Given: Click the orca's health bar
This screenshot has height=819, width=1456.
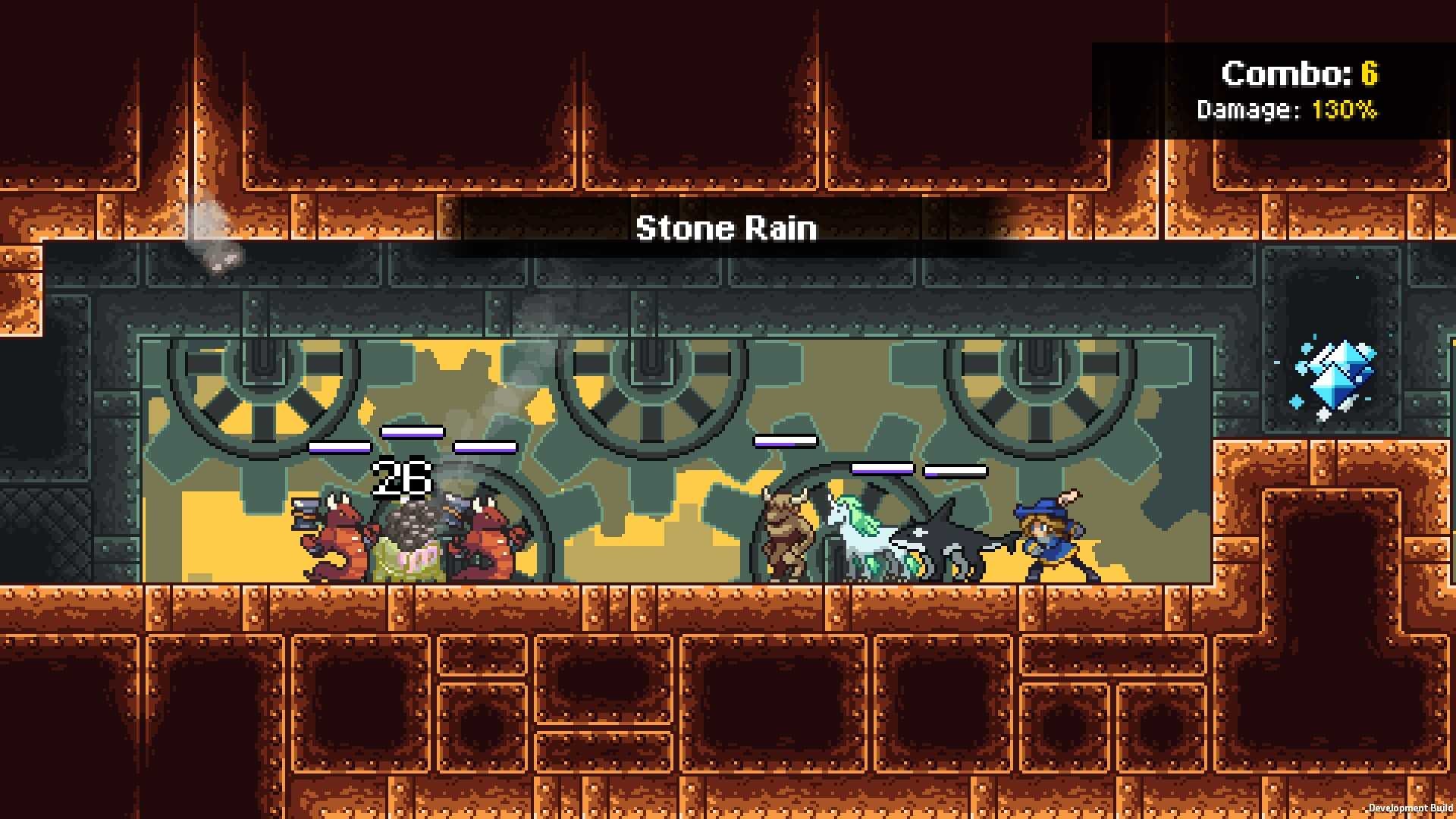Looking at the screenshot, I should 954,470.
